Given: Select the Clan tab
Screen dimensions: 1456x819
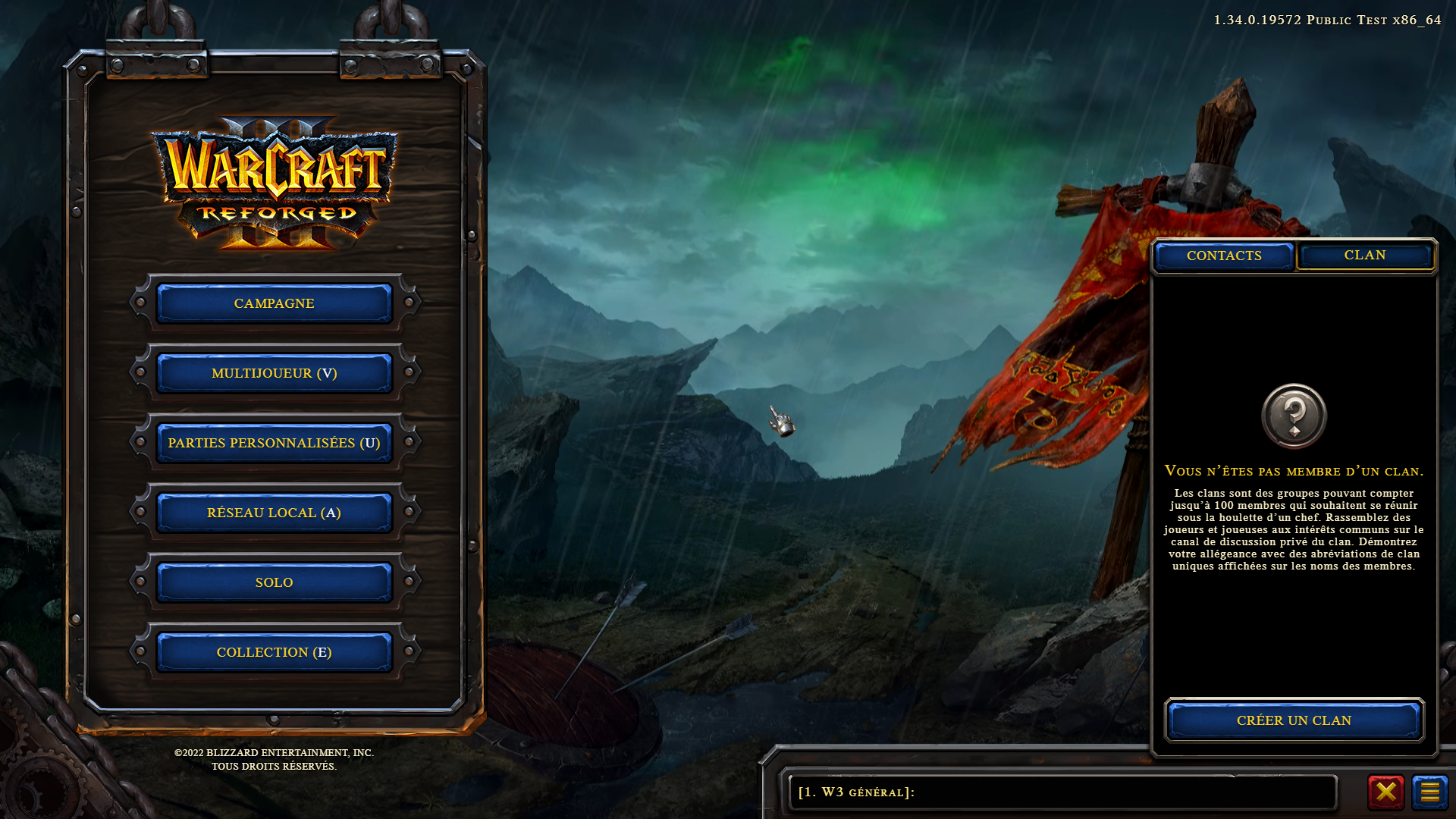Looking at the screenshot, I should [1364, 256].
